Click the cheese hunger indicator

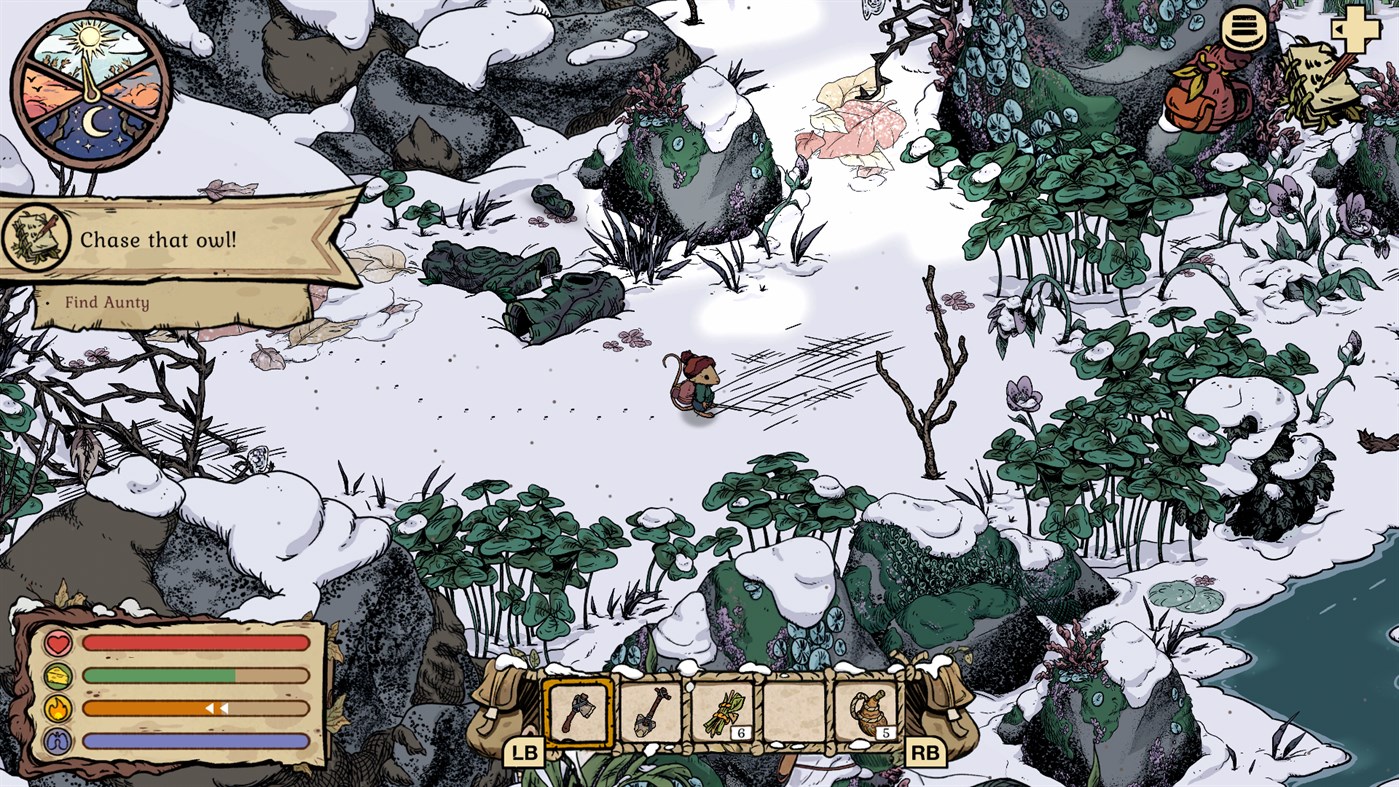60,676
